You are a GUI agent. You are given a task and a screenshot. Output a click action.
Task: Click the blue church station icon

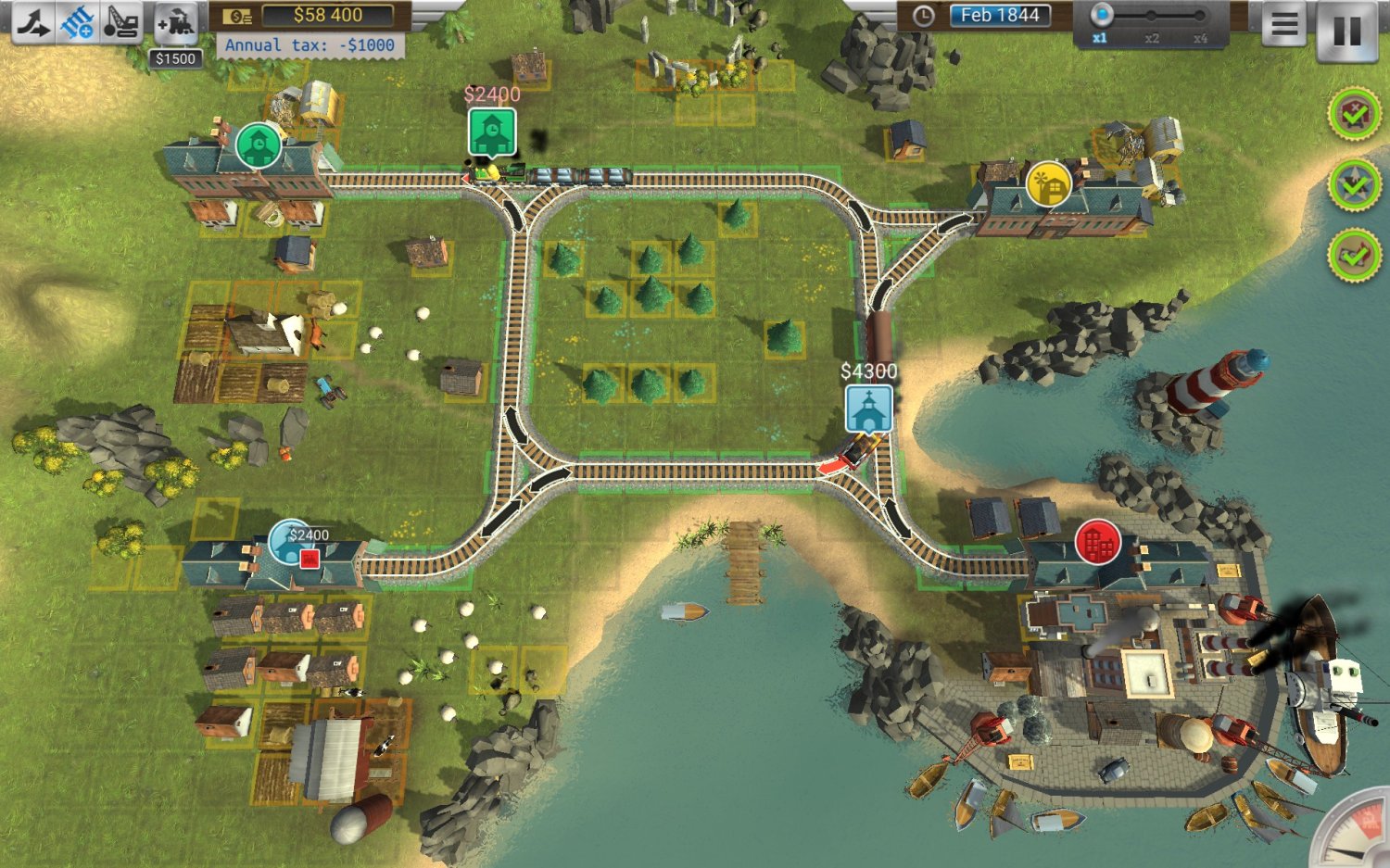(868, 408)
